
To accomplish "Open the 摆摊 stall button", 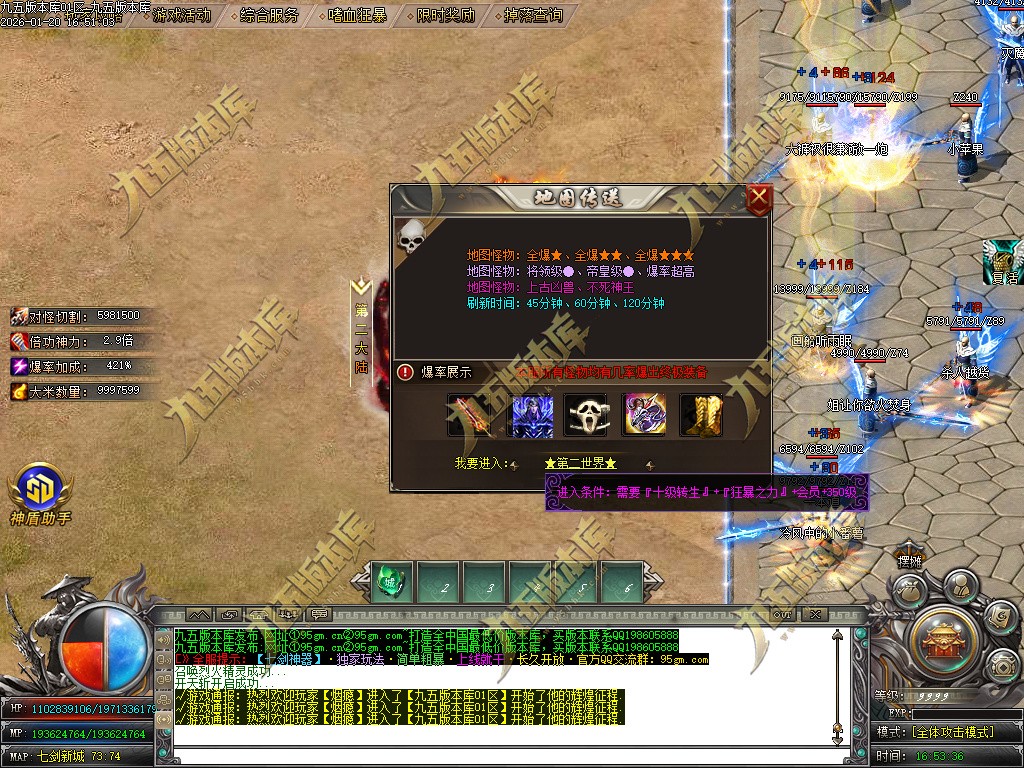I will 909,562.
